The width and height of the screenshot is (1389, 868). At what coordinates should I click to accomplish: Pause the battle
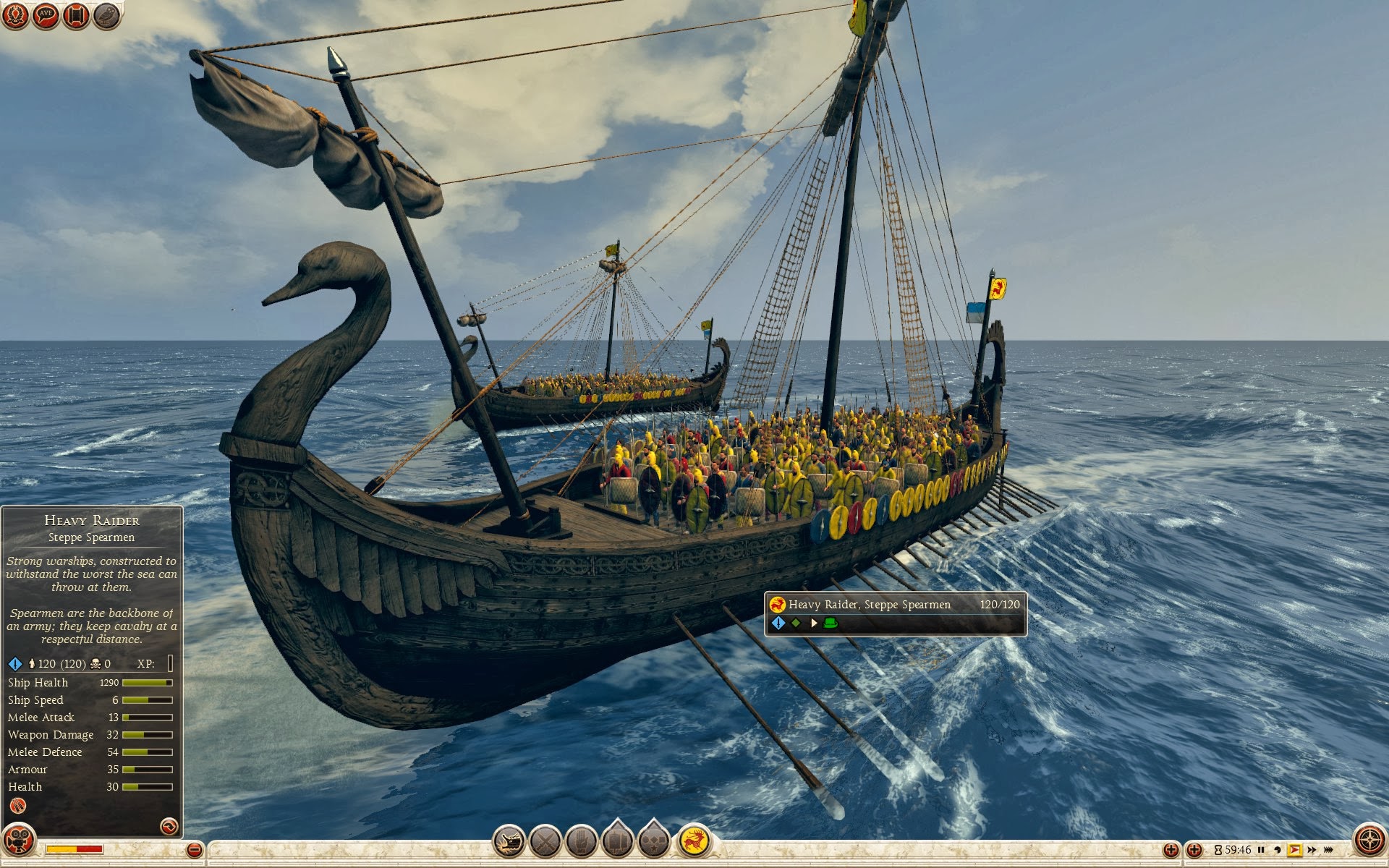click(1261, 850)
